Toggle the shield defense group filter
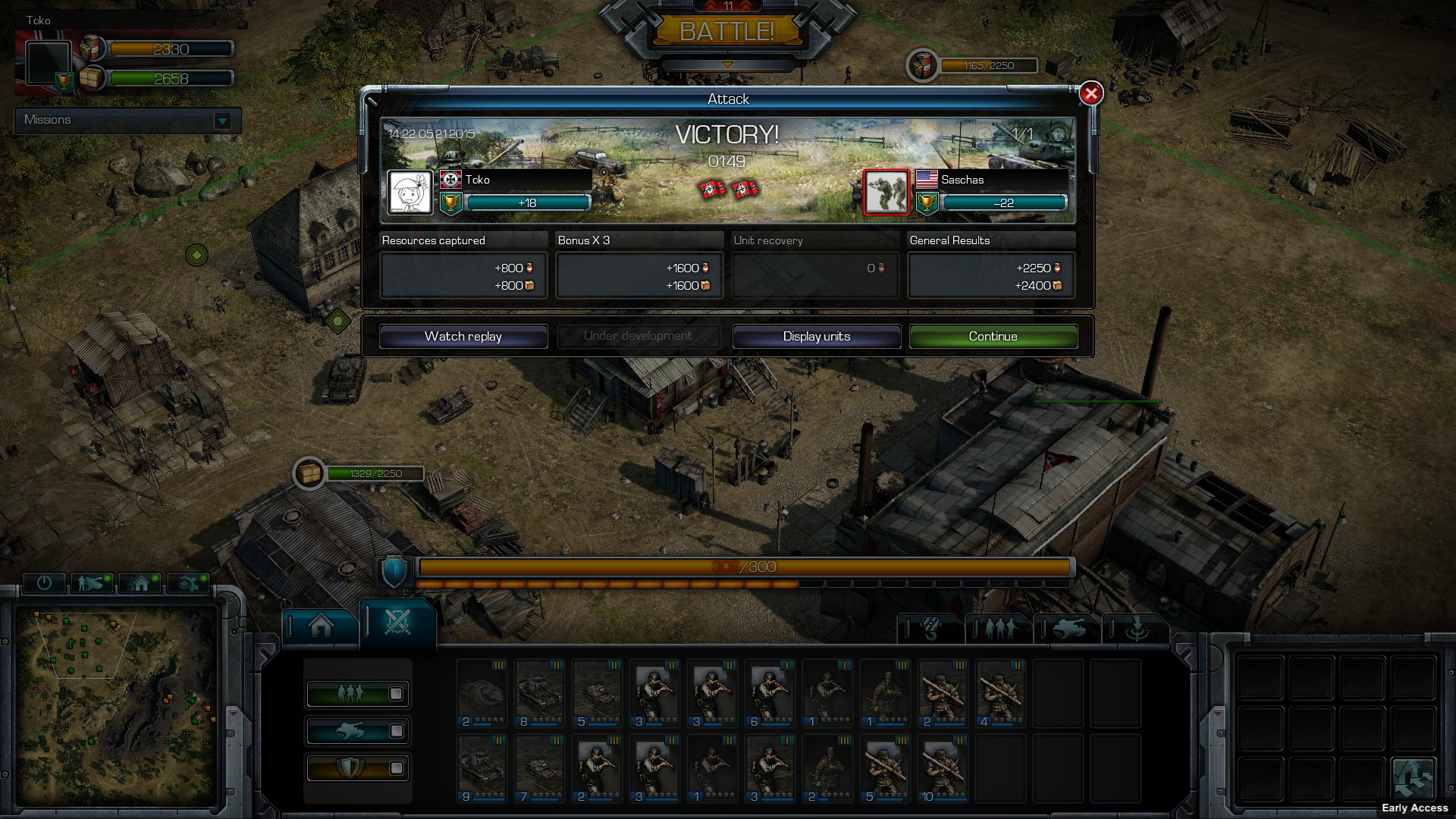Screen dimensions: 1456x819 (x=357, y=767)
